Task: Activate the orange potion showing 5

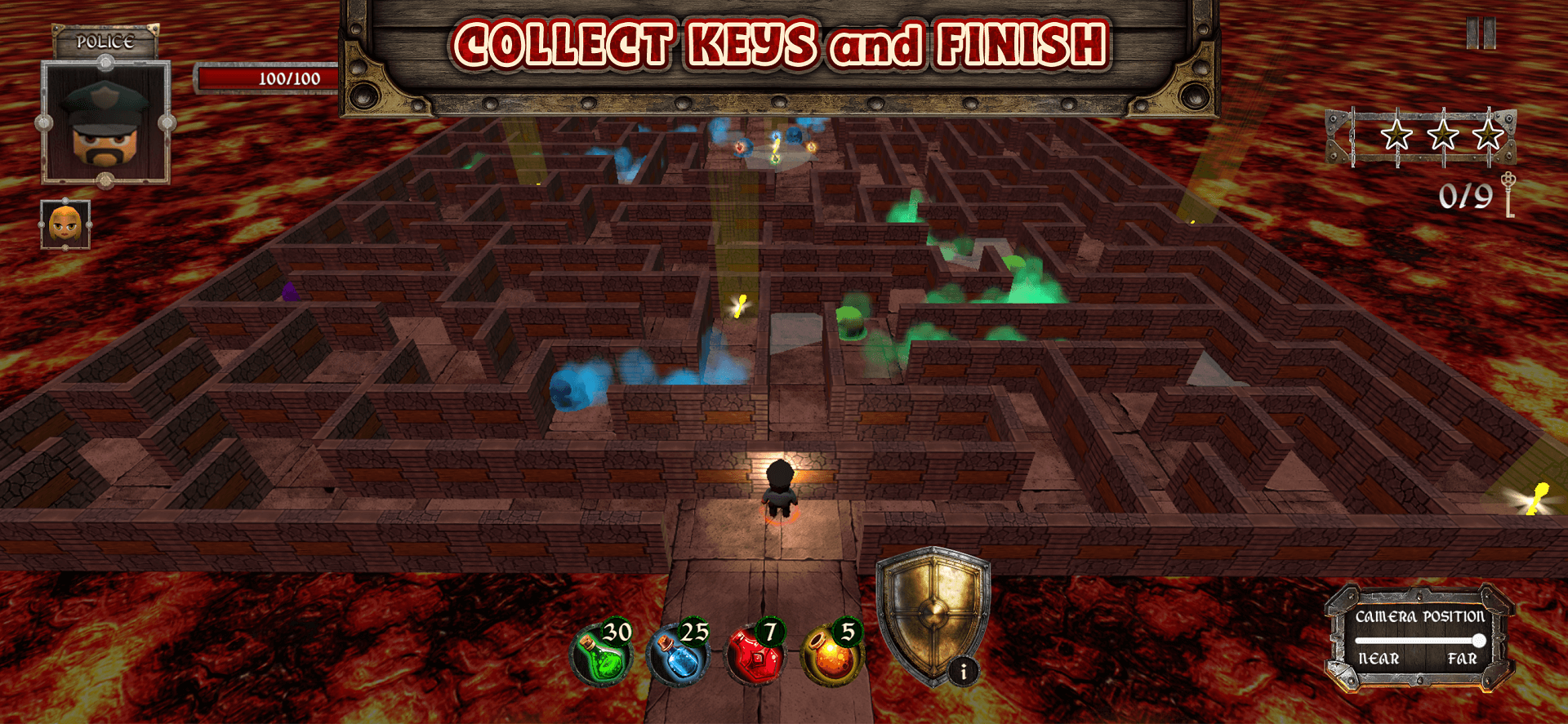Action: coord(831,655)
